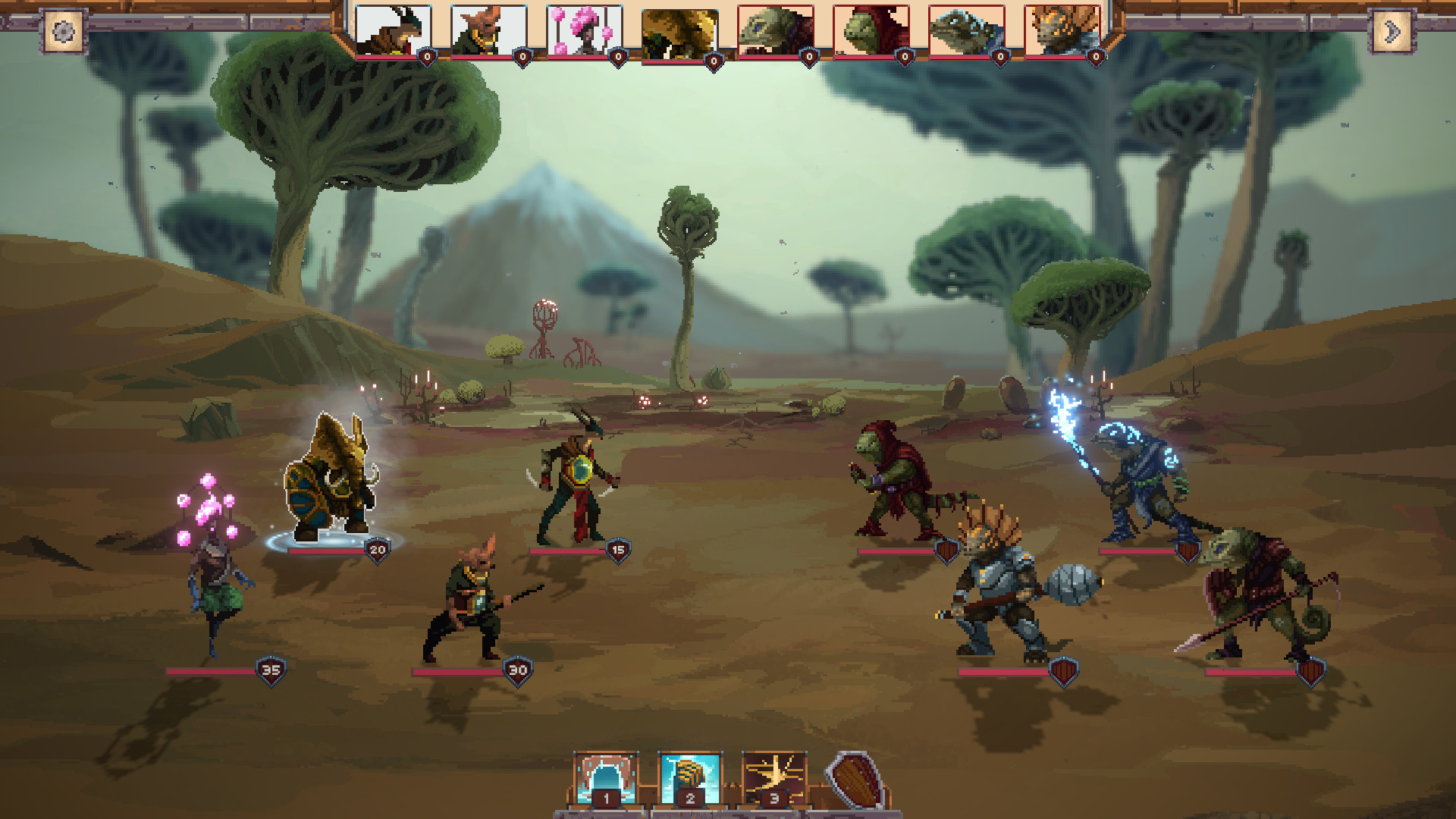
Task: Select the pink blossom mage turn portrait
Action: coord(584,31)
